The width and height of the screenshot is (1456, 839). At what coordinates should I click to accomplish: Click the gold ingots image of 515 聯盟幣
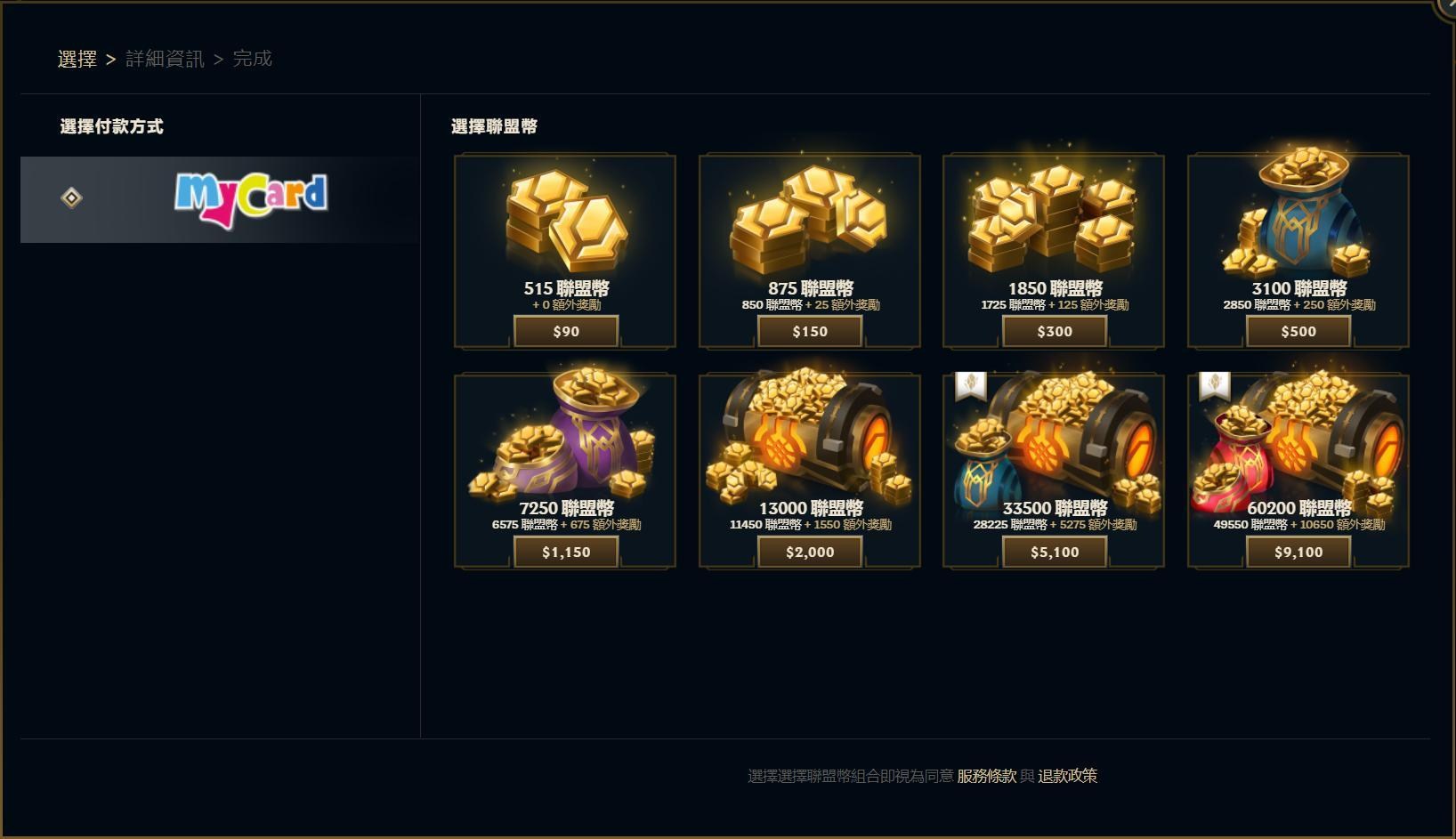[x=566, y=218]
